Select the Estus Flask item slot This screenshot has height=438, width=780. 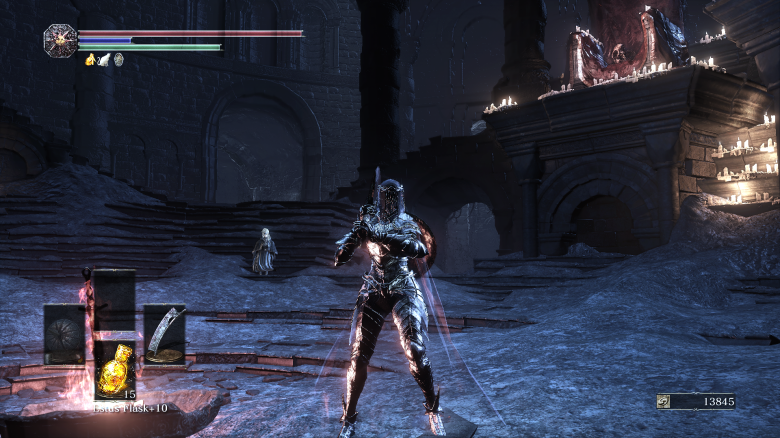(114, 371)
